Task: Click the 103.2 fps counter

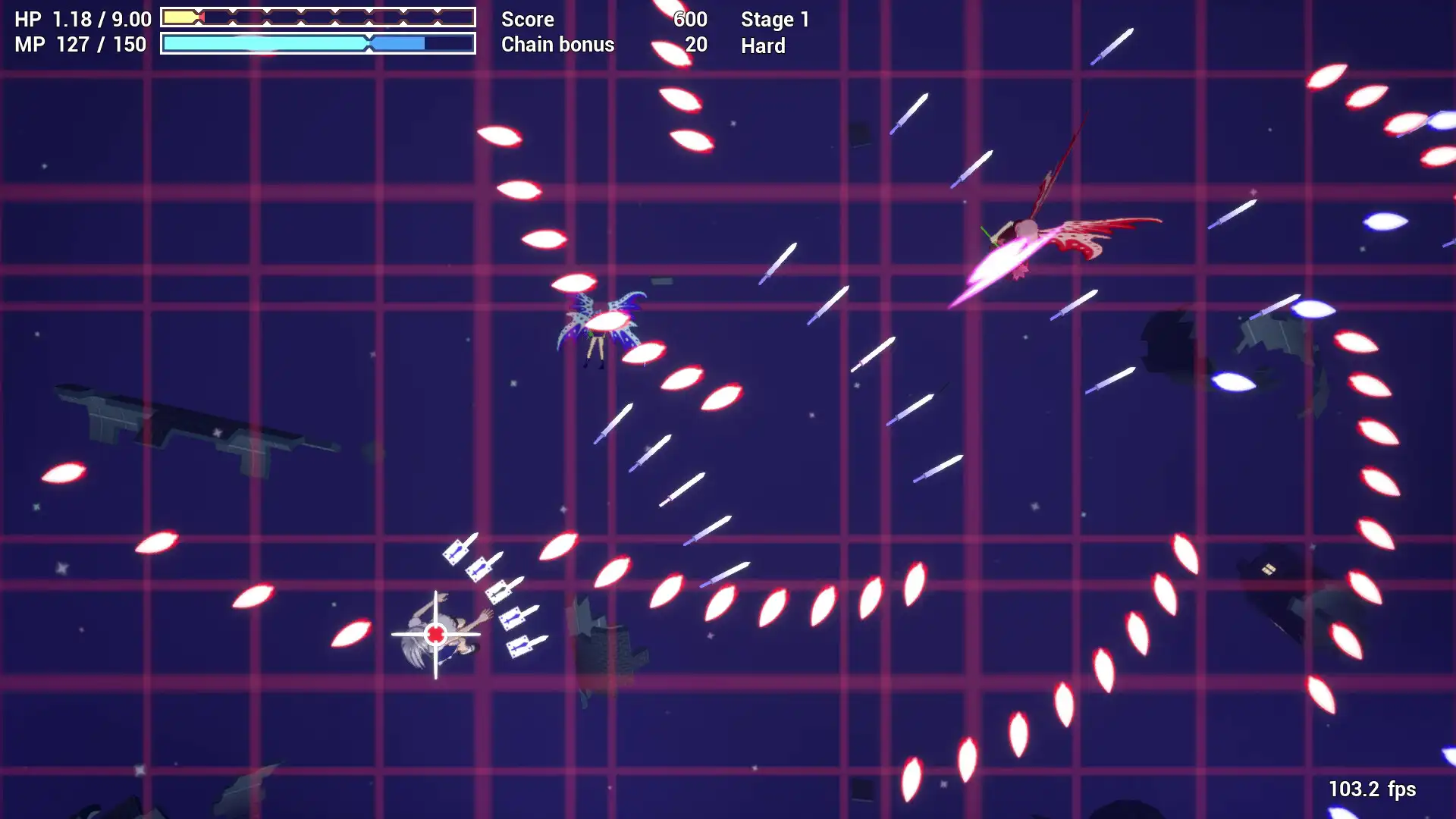Action: (x=1373, y=789)
